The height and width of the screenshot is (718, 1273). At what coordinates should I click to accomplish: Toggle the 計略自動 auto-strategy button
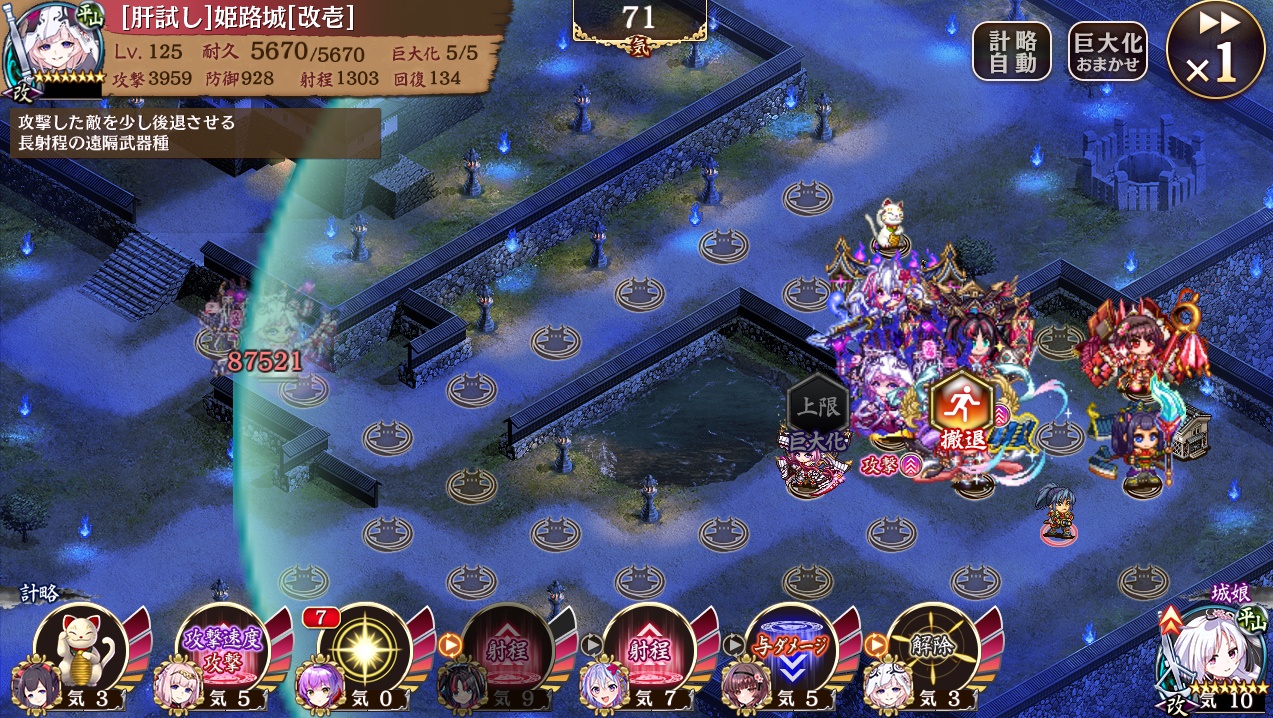click(1012, 51)
